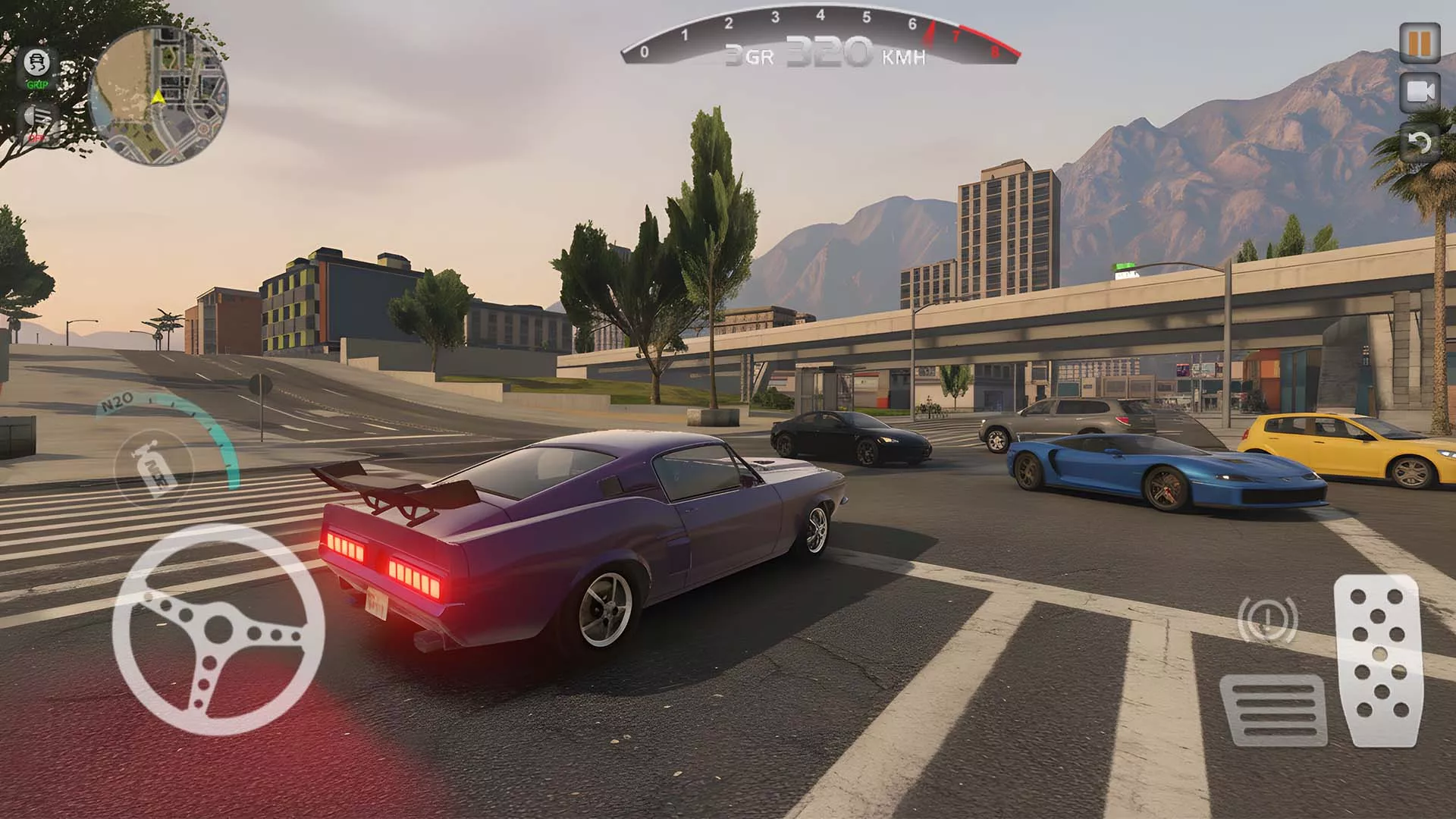Activate the N2O nitrous boost

(x=153, y=466)
